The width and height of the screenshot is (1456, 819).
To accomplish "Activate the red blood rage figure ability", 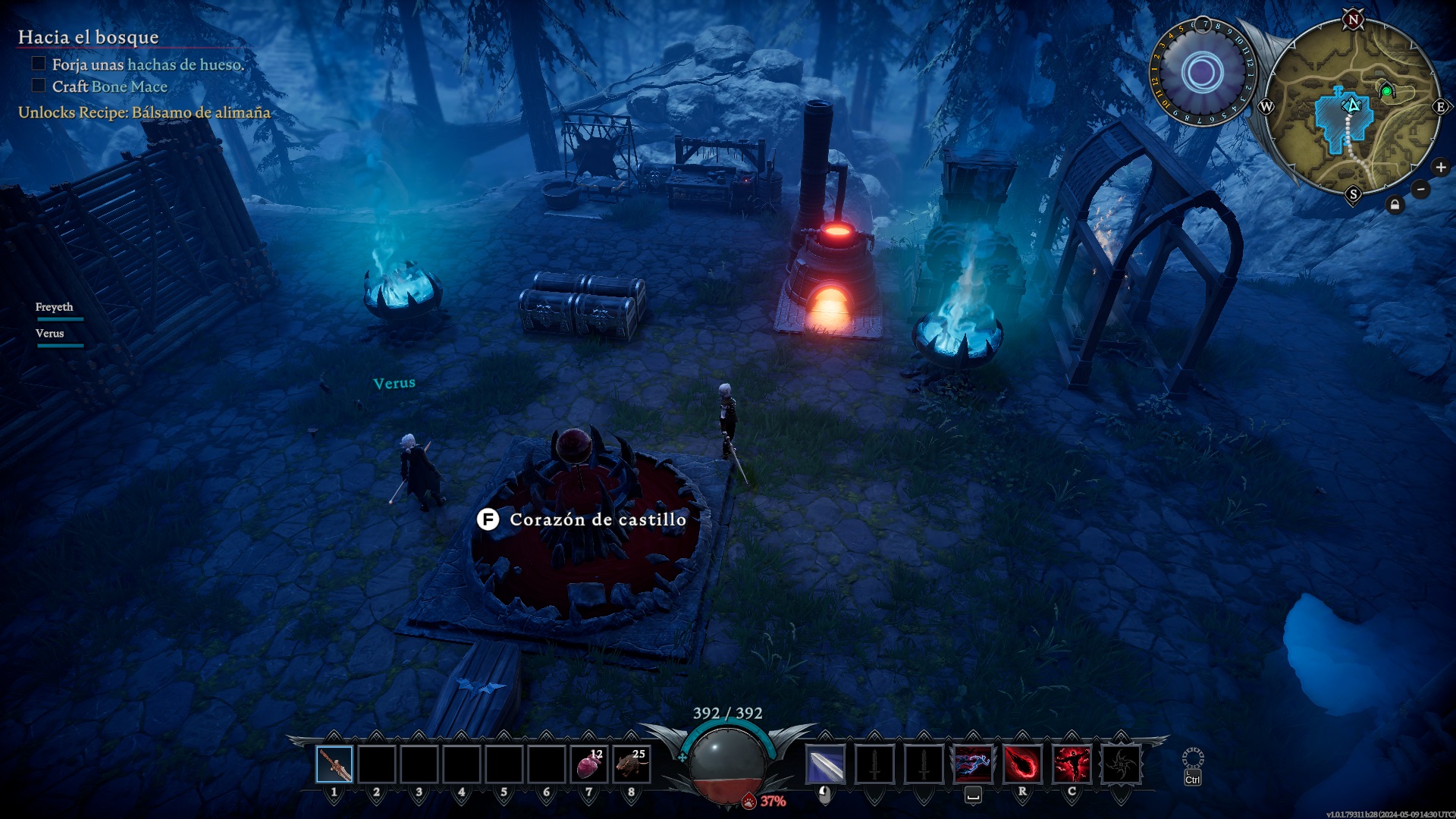I will [1072, 764].
